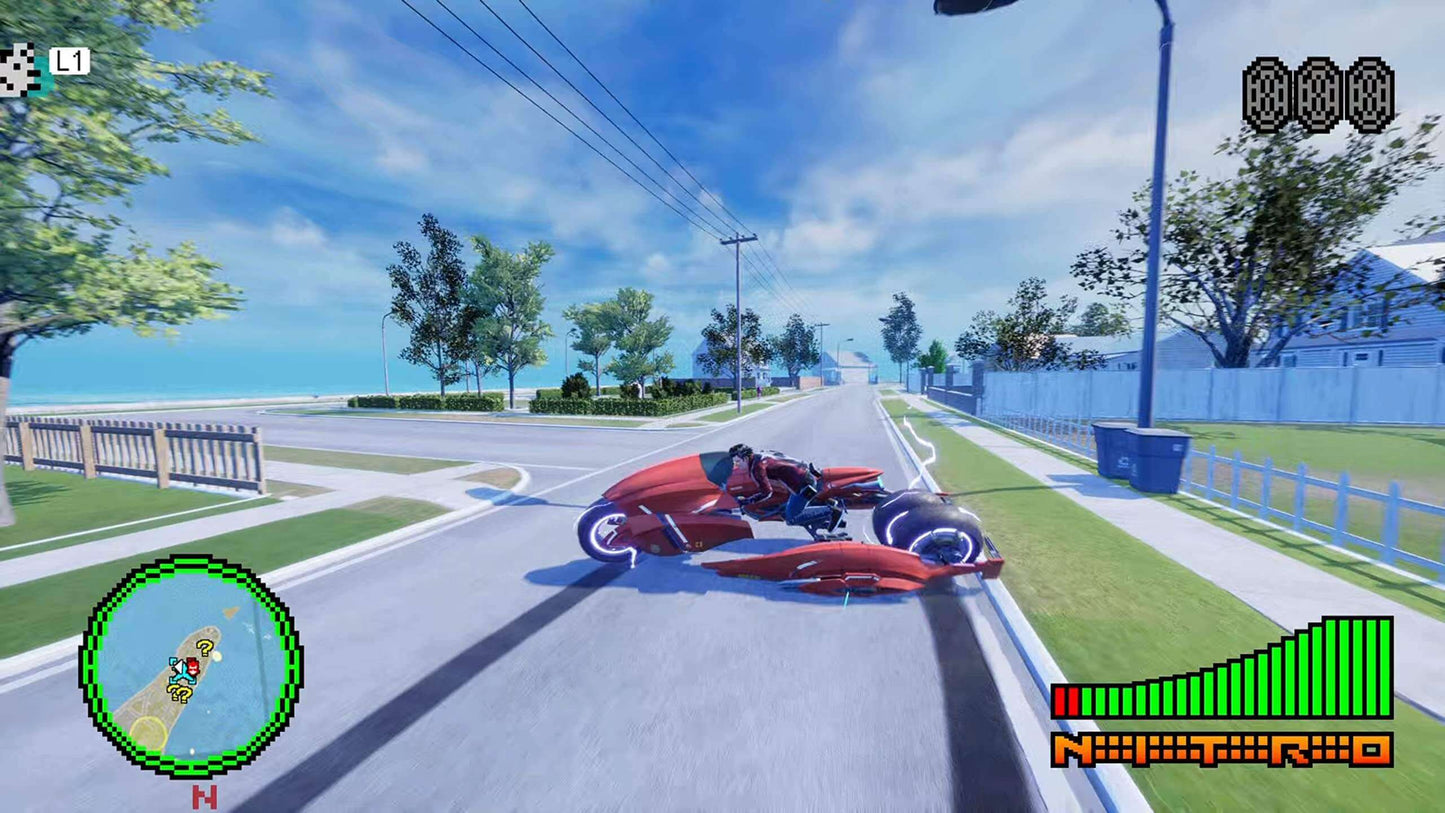Click the pixel O icon ending the NITRO label
Viewport: 1445px width, 813px height.
pos(1371,749)
